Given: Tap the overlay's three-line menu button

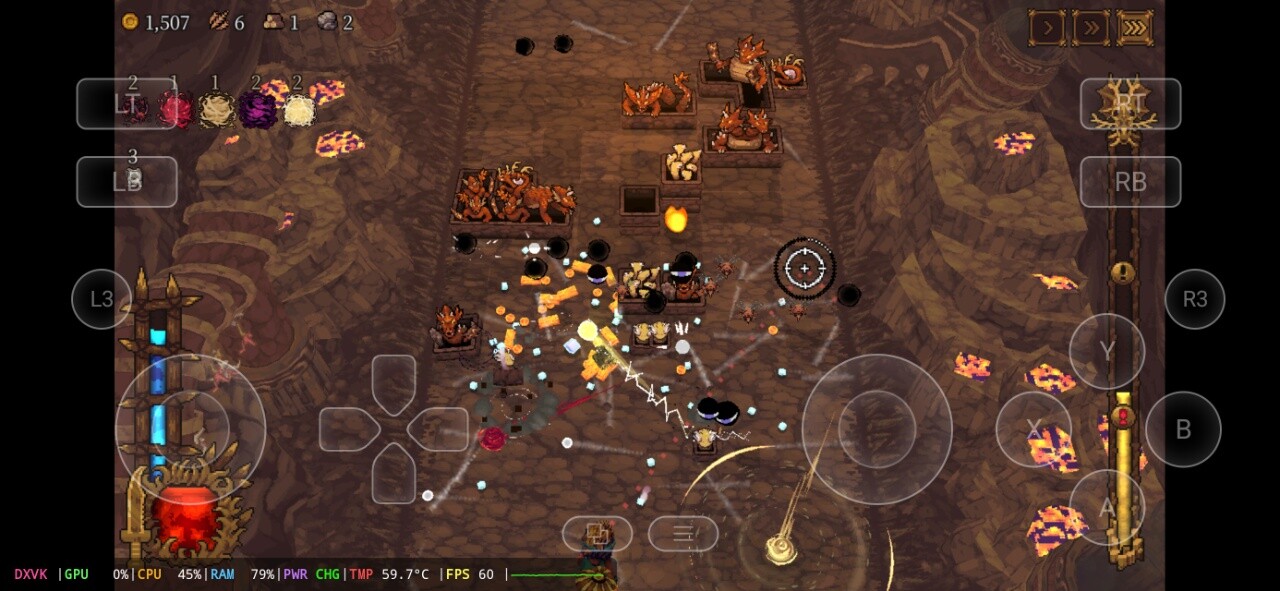Looking at the screenshot, I should [683, 533].
